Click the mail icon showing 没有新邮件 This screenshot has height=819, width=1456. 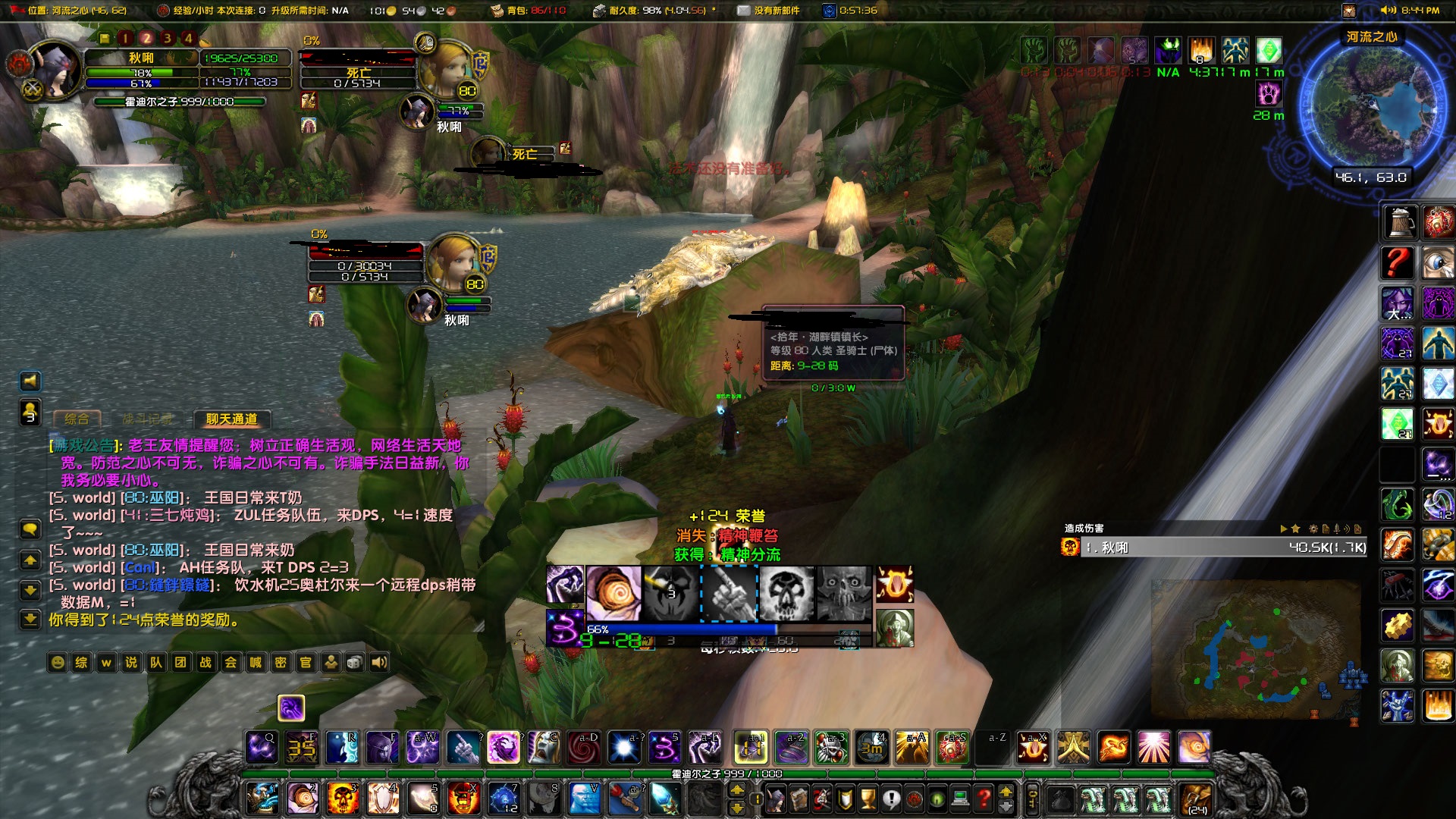(744, 11)
